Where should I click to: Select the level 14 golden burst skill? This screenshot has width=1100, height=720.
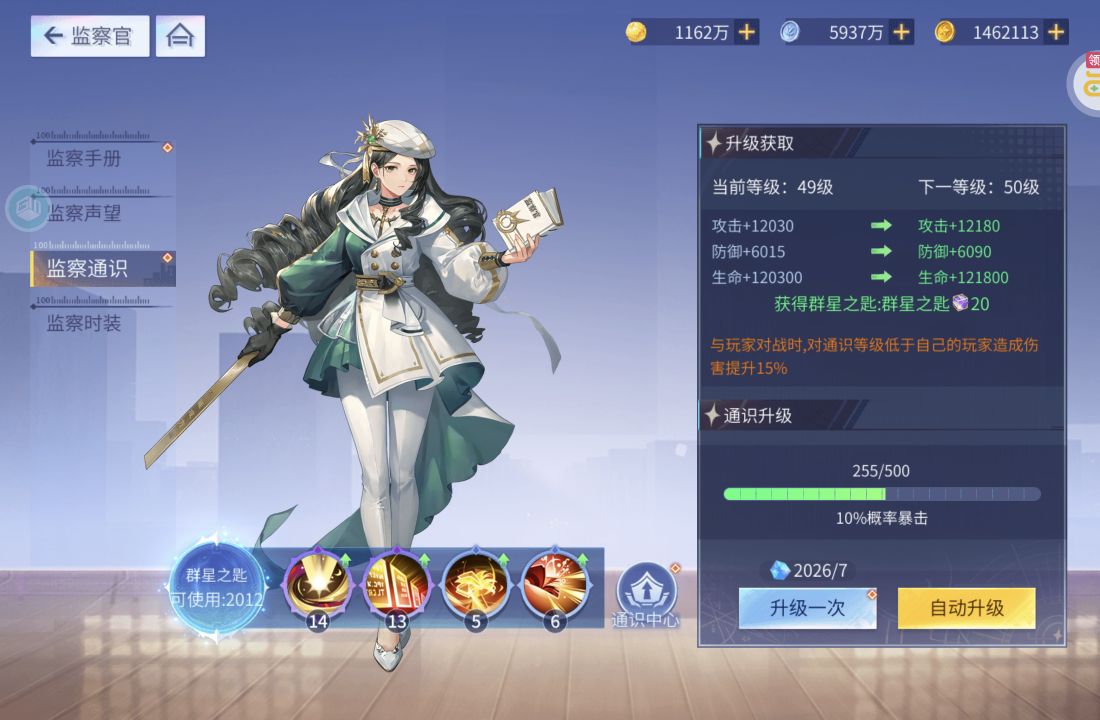(318, 587)
